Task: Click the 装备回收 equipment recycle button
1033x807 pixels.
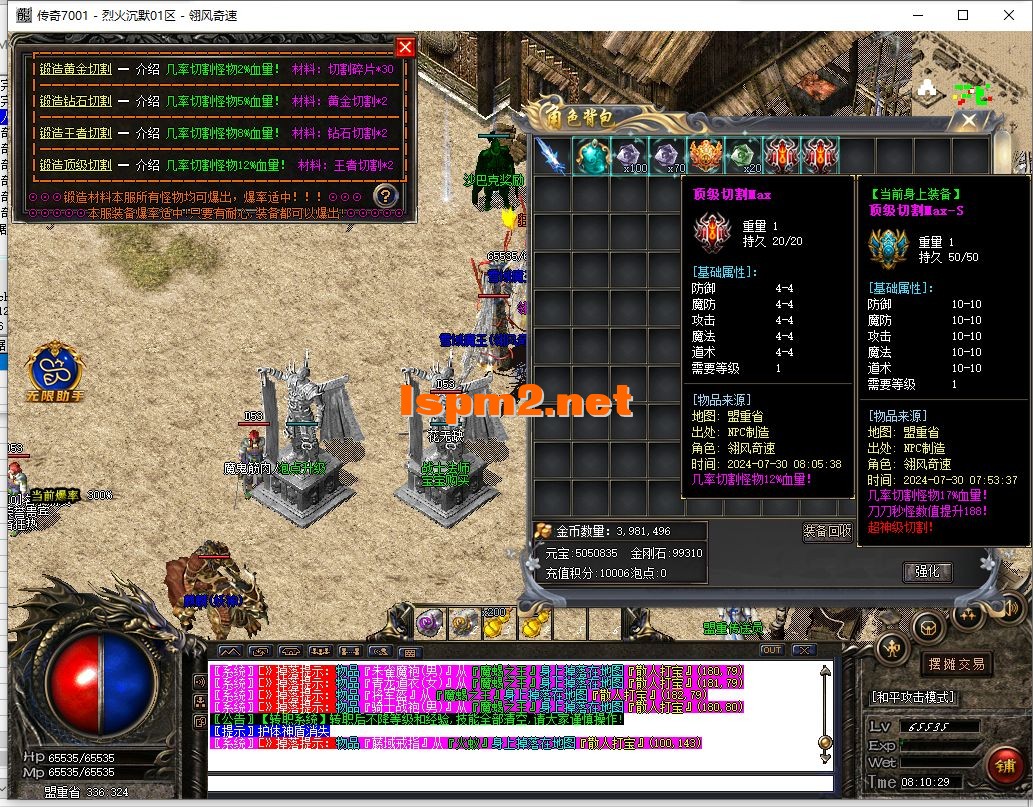Action: click(x=827, y=531)
